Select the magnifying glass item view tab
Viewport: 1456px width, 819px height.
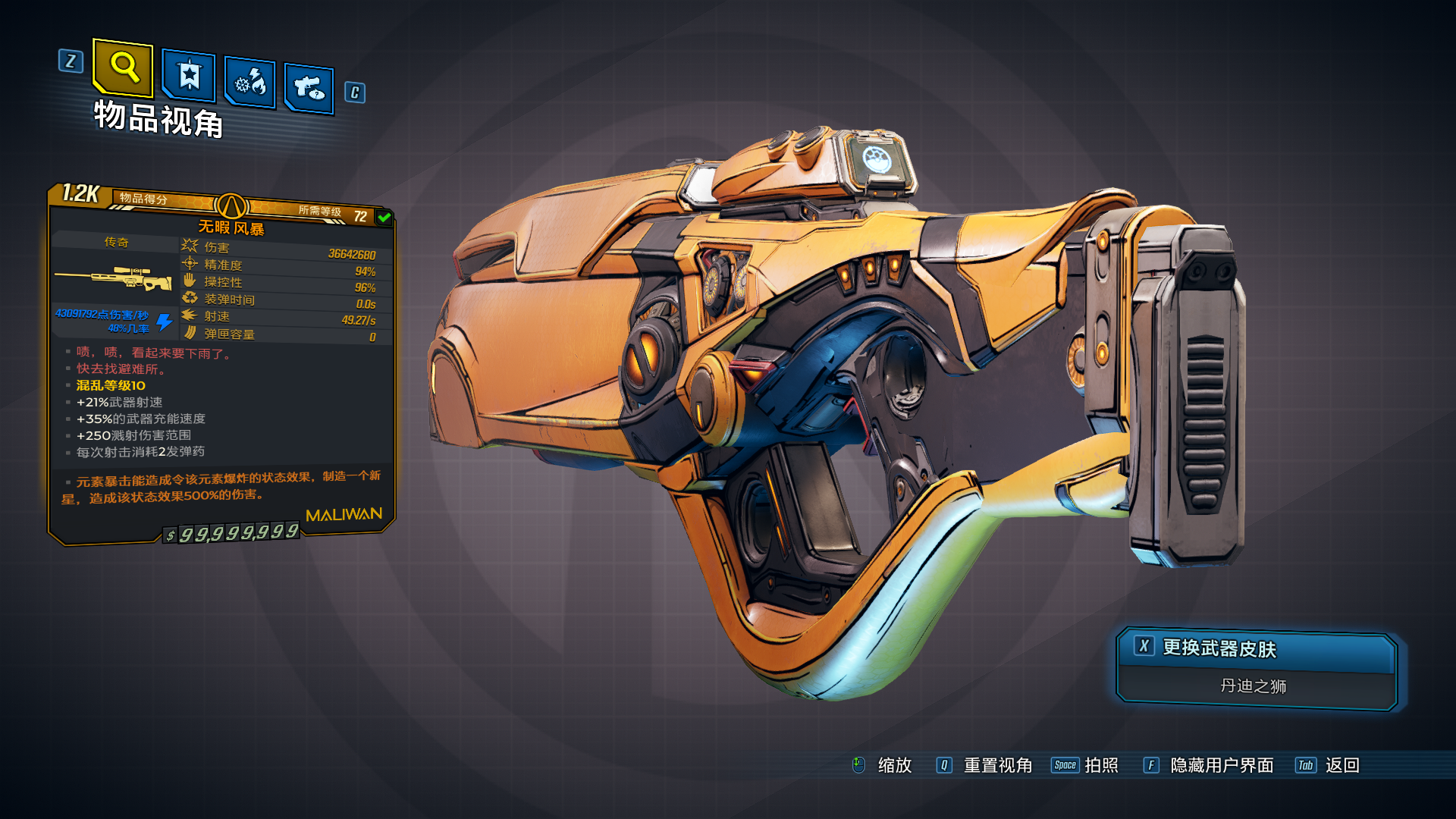(x=123, y=68)
